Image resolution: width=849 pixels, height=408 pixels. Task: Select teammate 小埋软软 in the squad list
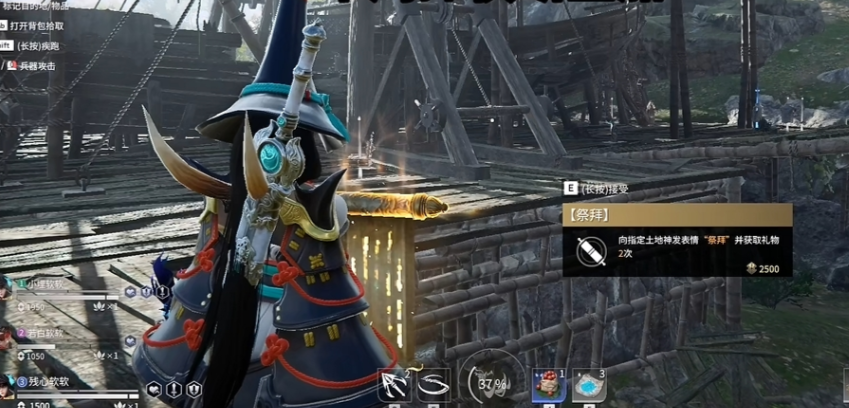tap(46, 284)
